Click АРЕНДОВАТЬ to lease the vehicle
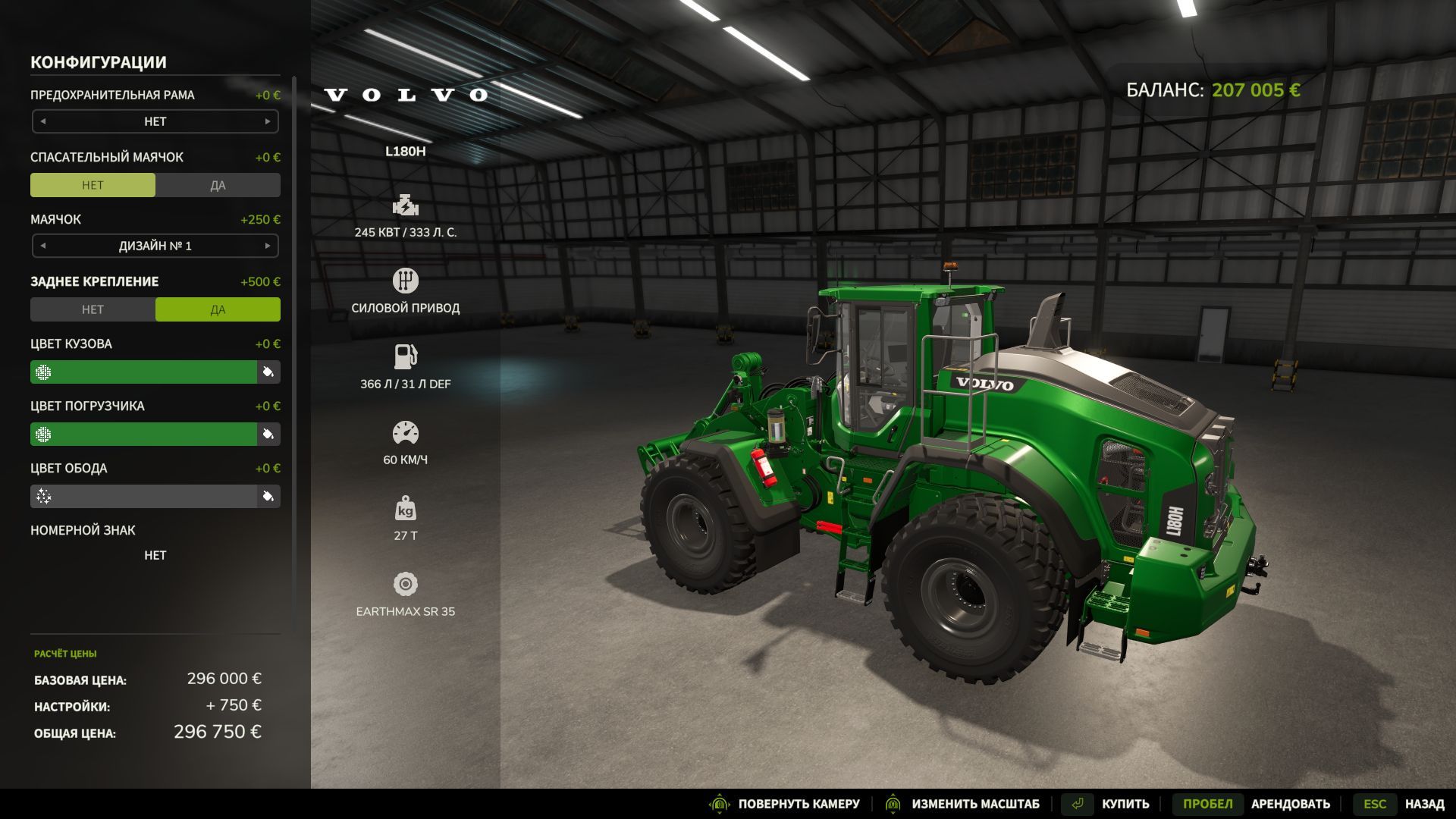 click(1293, 803)
